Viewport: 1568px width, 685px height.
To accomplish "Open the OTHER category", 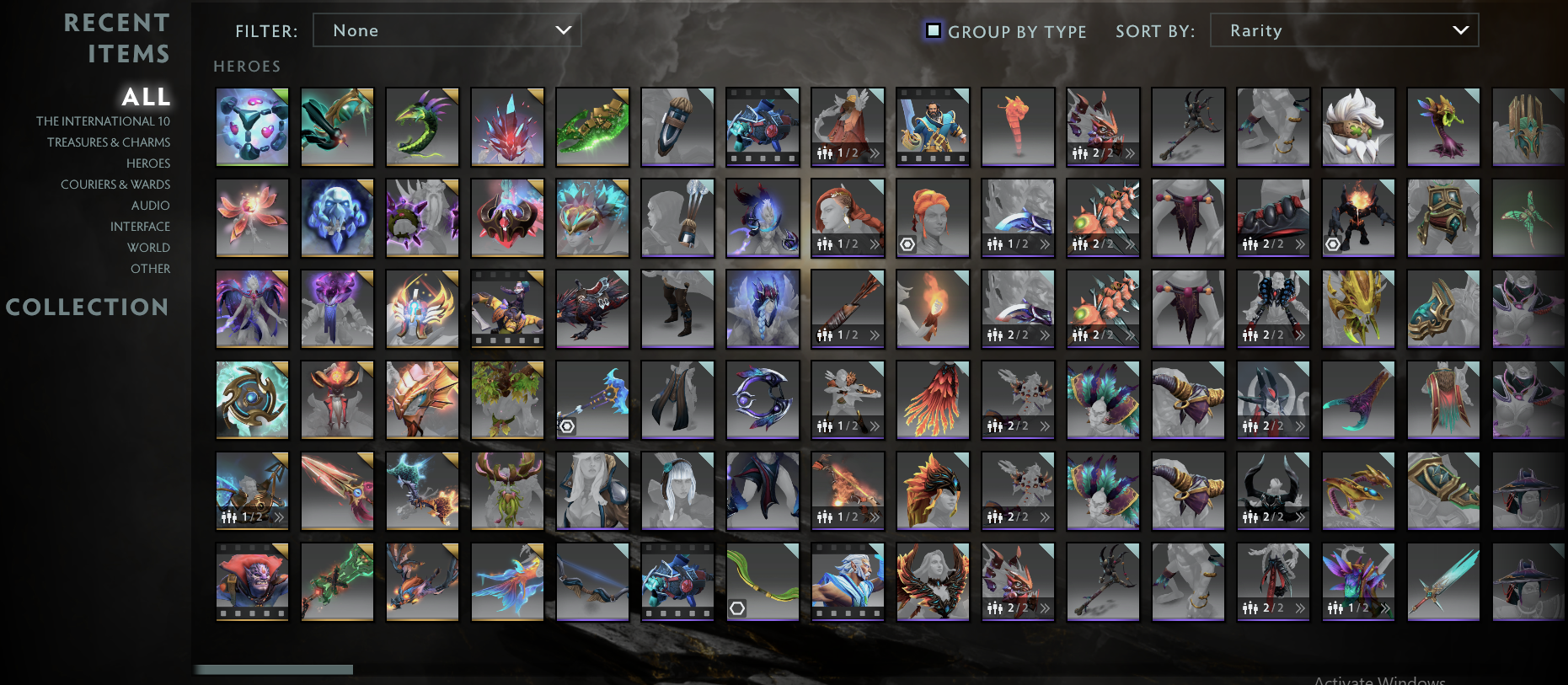I will coord(152,268).
